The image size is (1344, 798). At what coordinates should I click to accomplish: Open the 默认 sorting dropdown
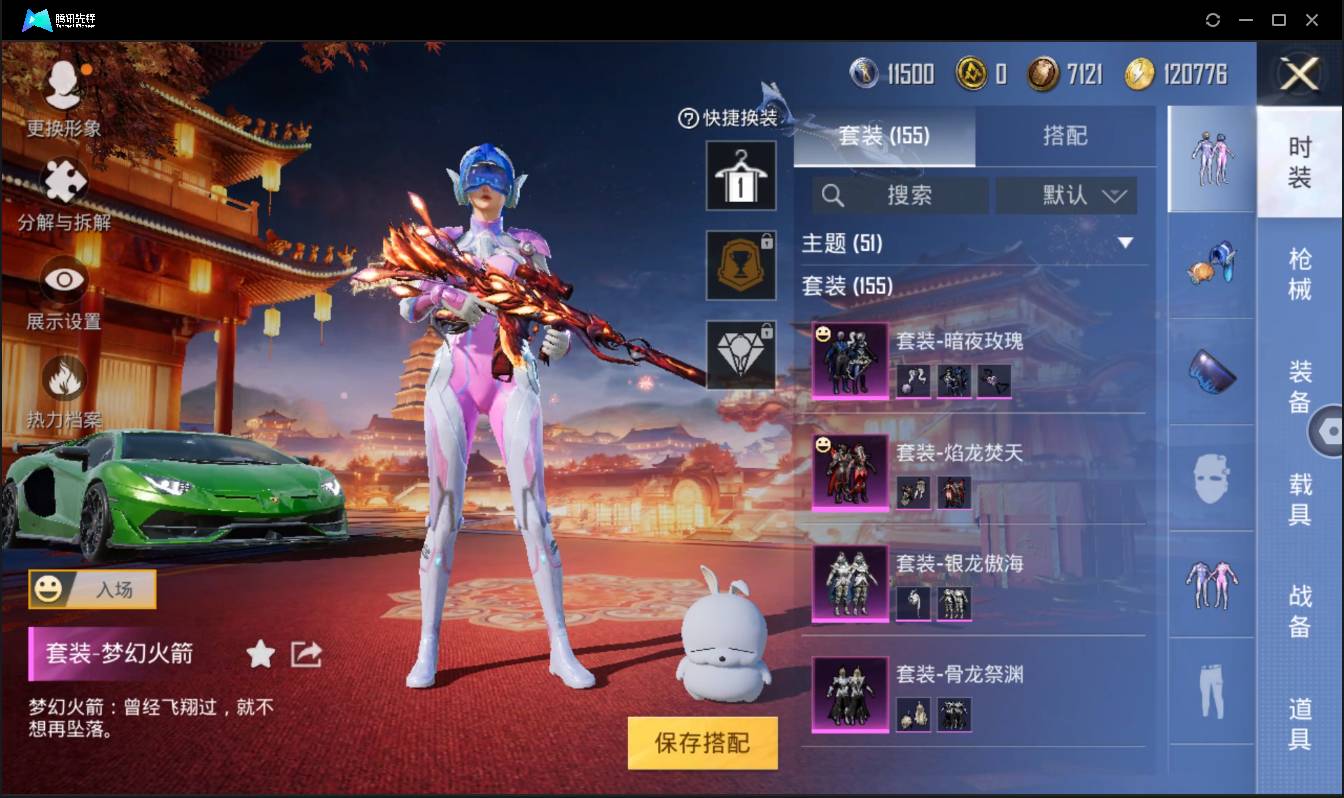1066,196
